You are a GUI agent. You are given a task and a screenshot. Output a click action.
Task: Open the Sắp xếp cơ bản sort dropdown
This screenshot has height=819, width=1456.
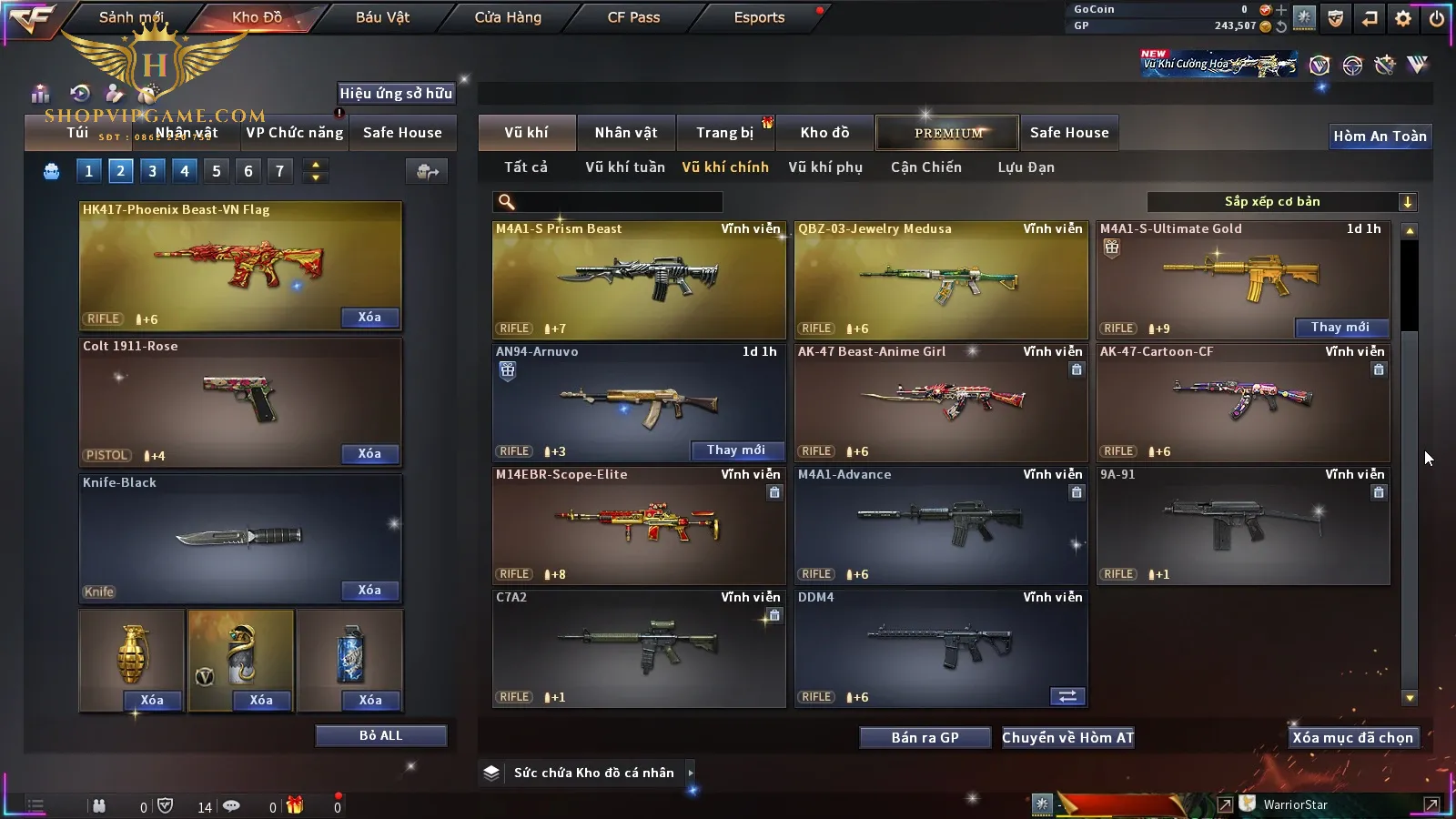[x=1281, y=202]
